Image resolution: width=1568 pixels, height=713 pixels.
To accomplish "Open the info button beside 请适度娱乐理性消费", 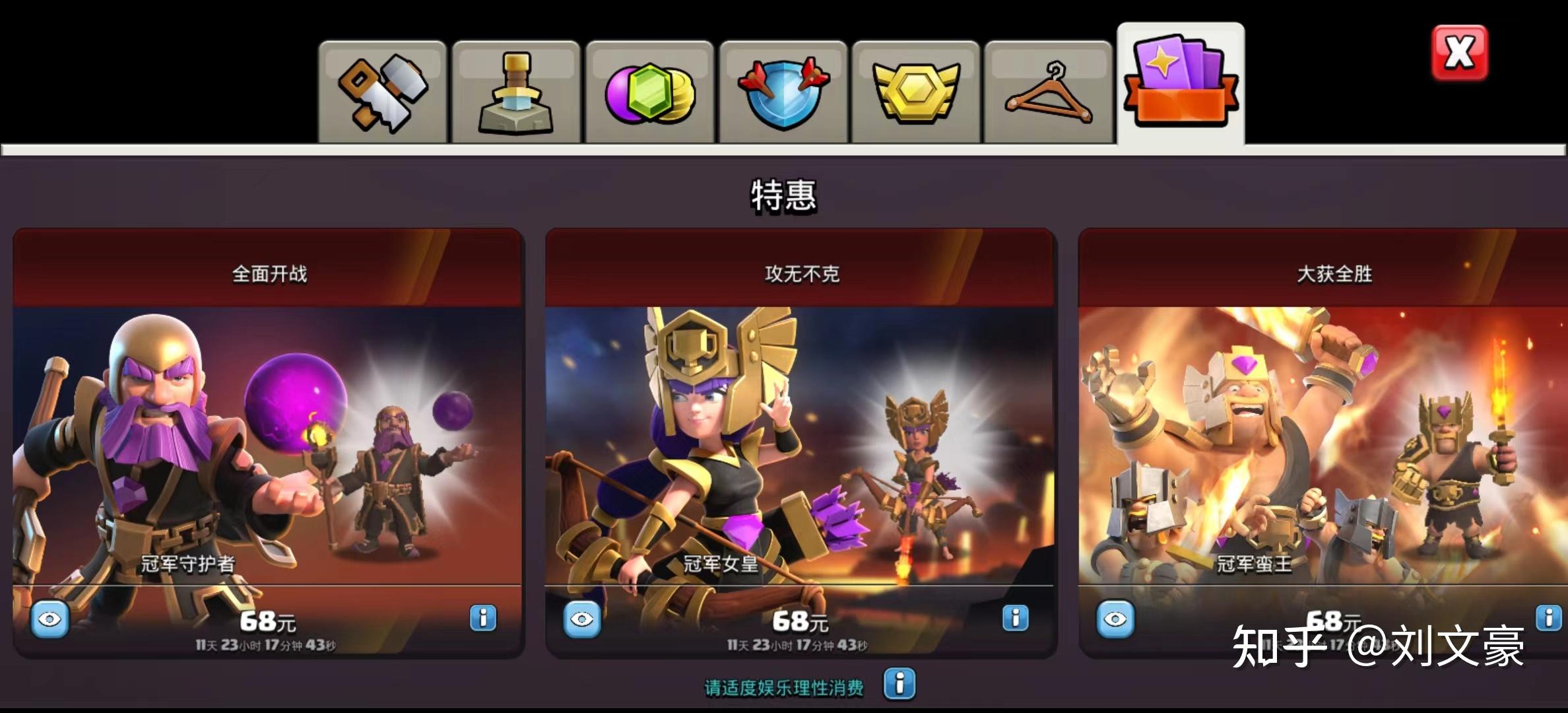I will [x=899, y=683].
